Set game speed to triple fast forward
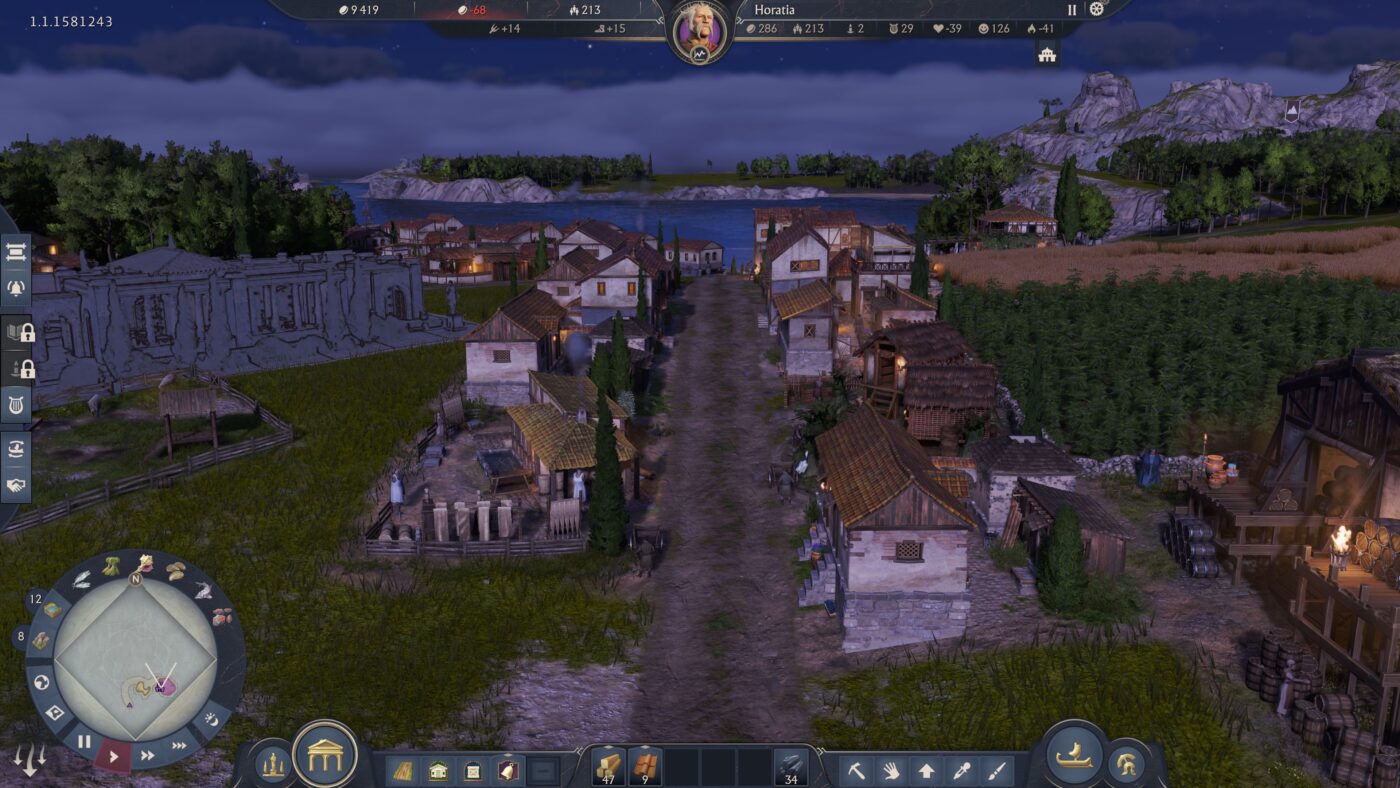The image size is (1400, 788). click(x=179, y=745)
